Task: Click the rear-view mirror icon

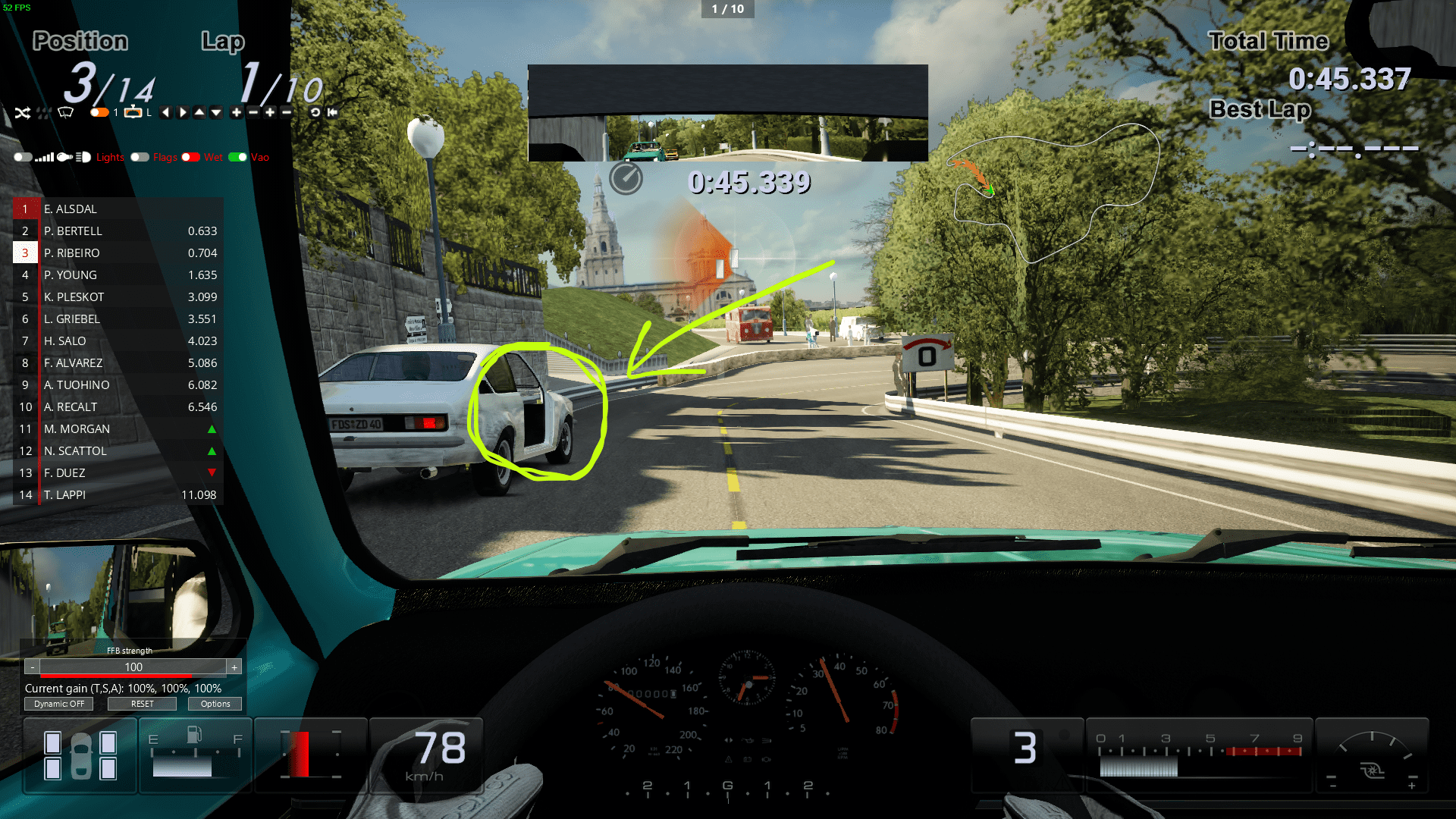Action: [133, 112]
